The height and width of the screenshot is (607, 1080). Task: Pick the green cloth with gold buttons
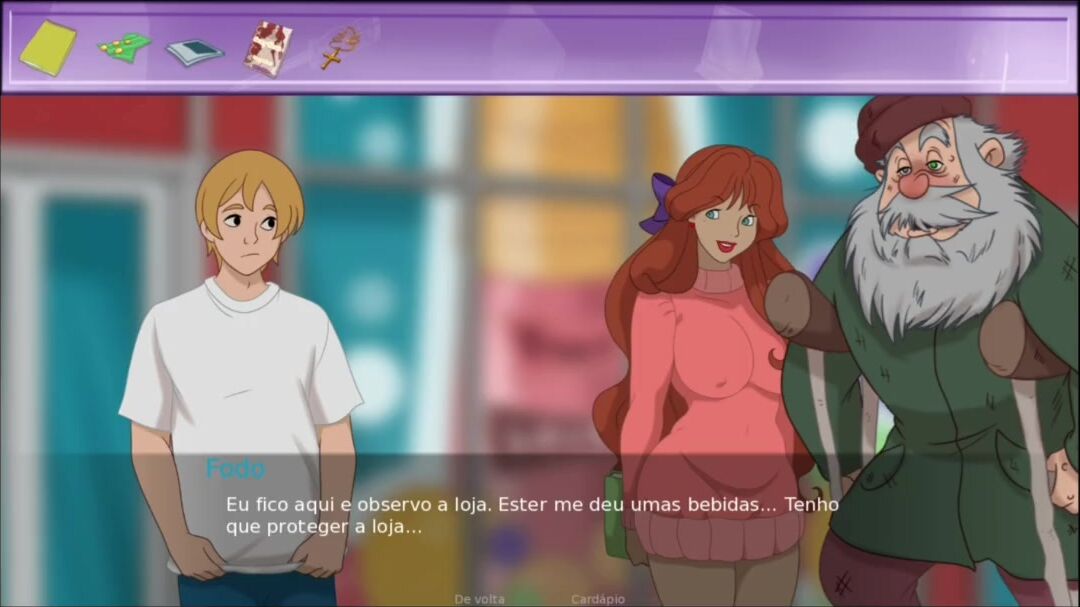coord(124,46)
